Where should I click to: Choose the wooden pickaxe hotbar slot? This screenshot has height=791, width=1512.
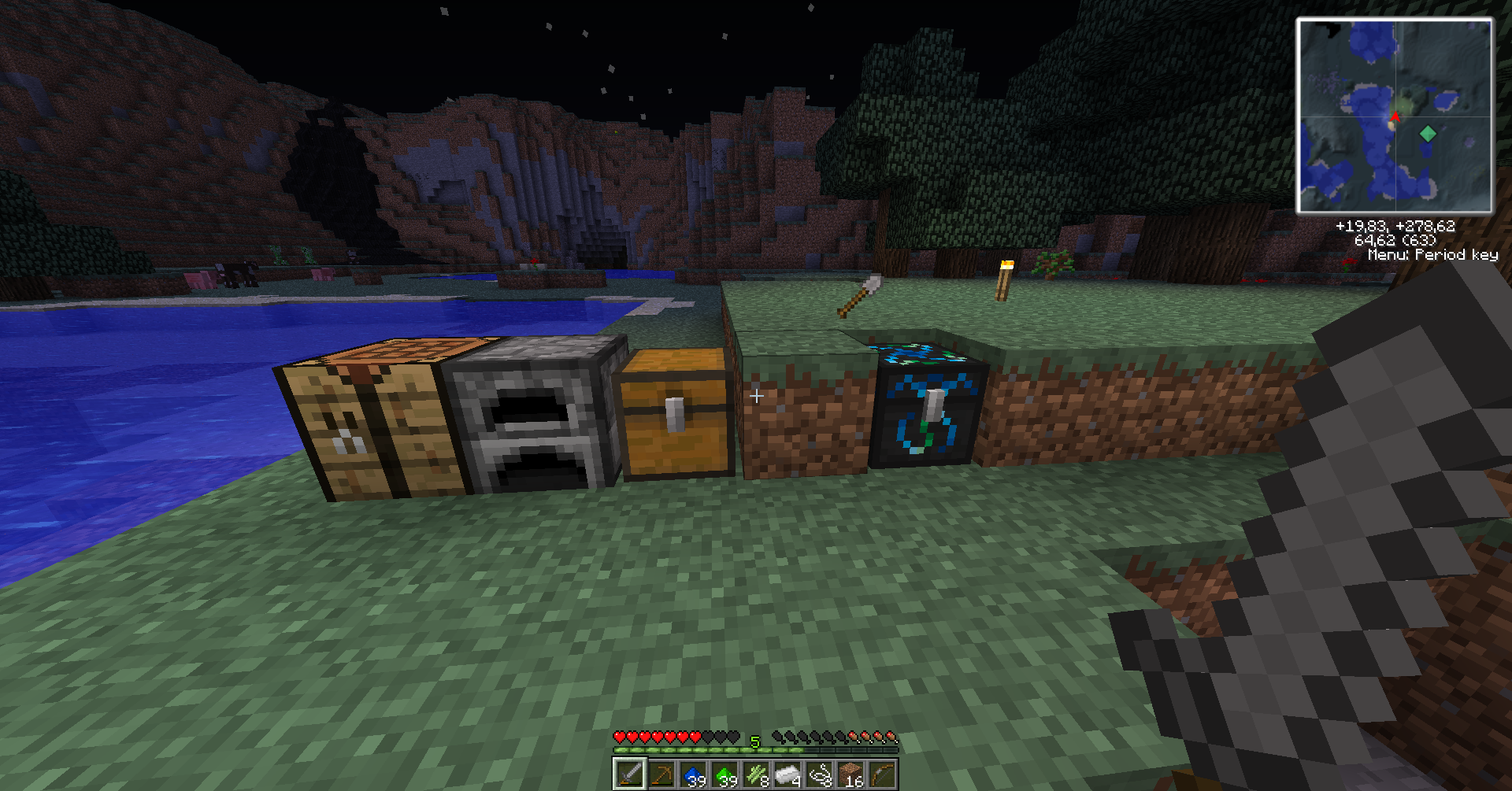(x=661, y=774)
